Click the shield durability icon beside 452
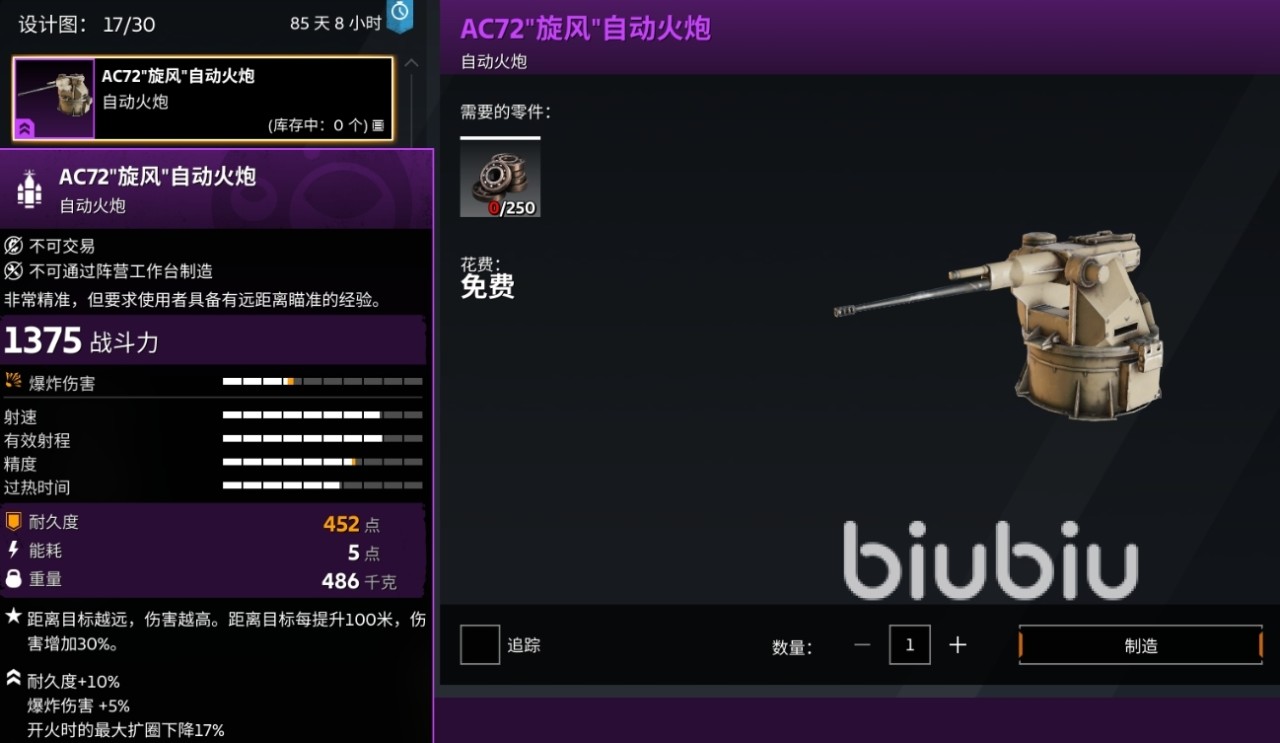 [x=13, y=521]
